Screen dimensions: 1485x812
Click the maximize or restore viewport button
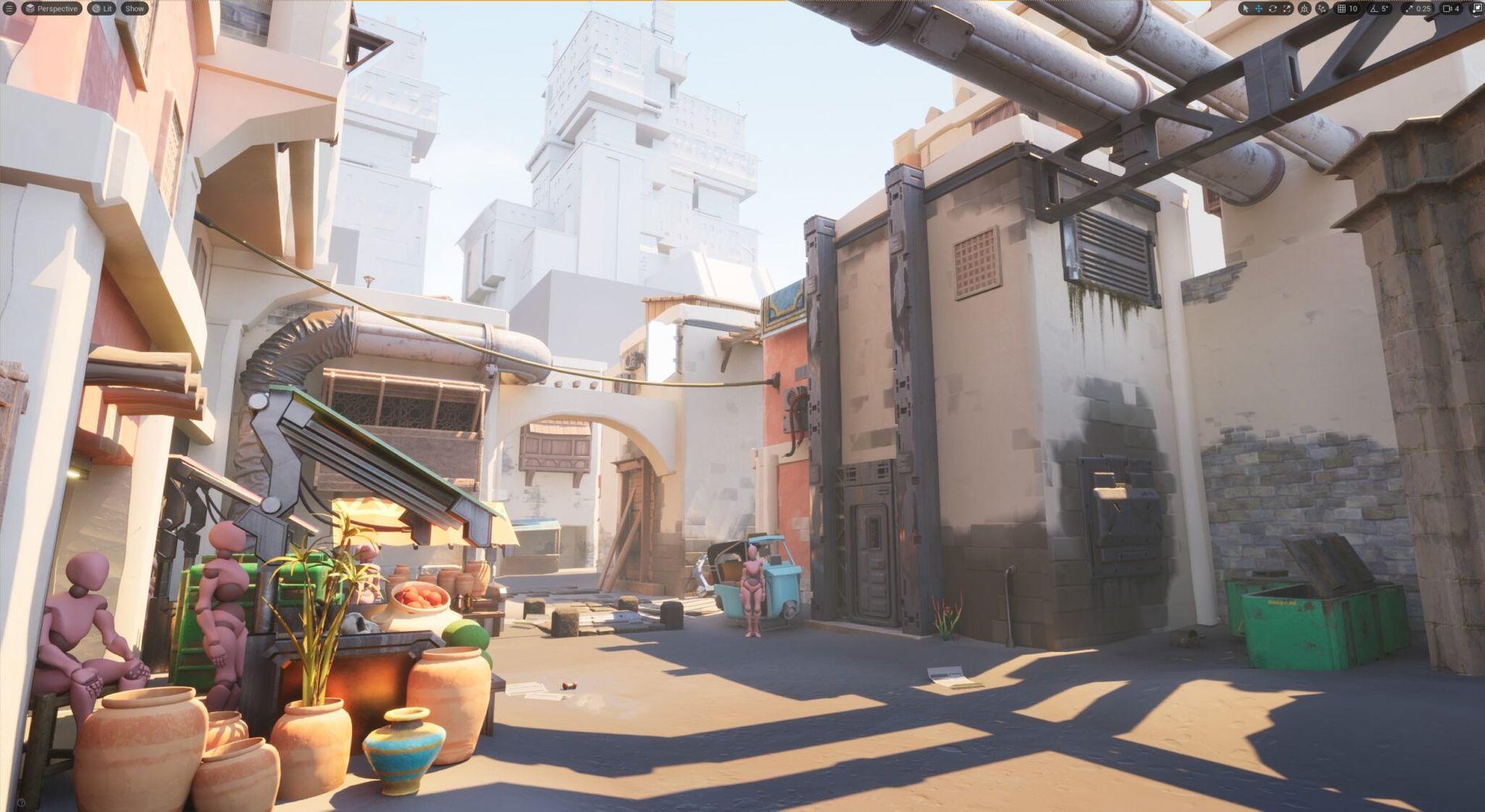pos(1476,9)
